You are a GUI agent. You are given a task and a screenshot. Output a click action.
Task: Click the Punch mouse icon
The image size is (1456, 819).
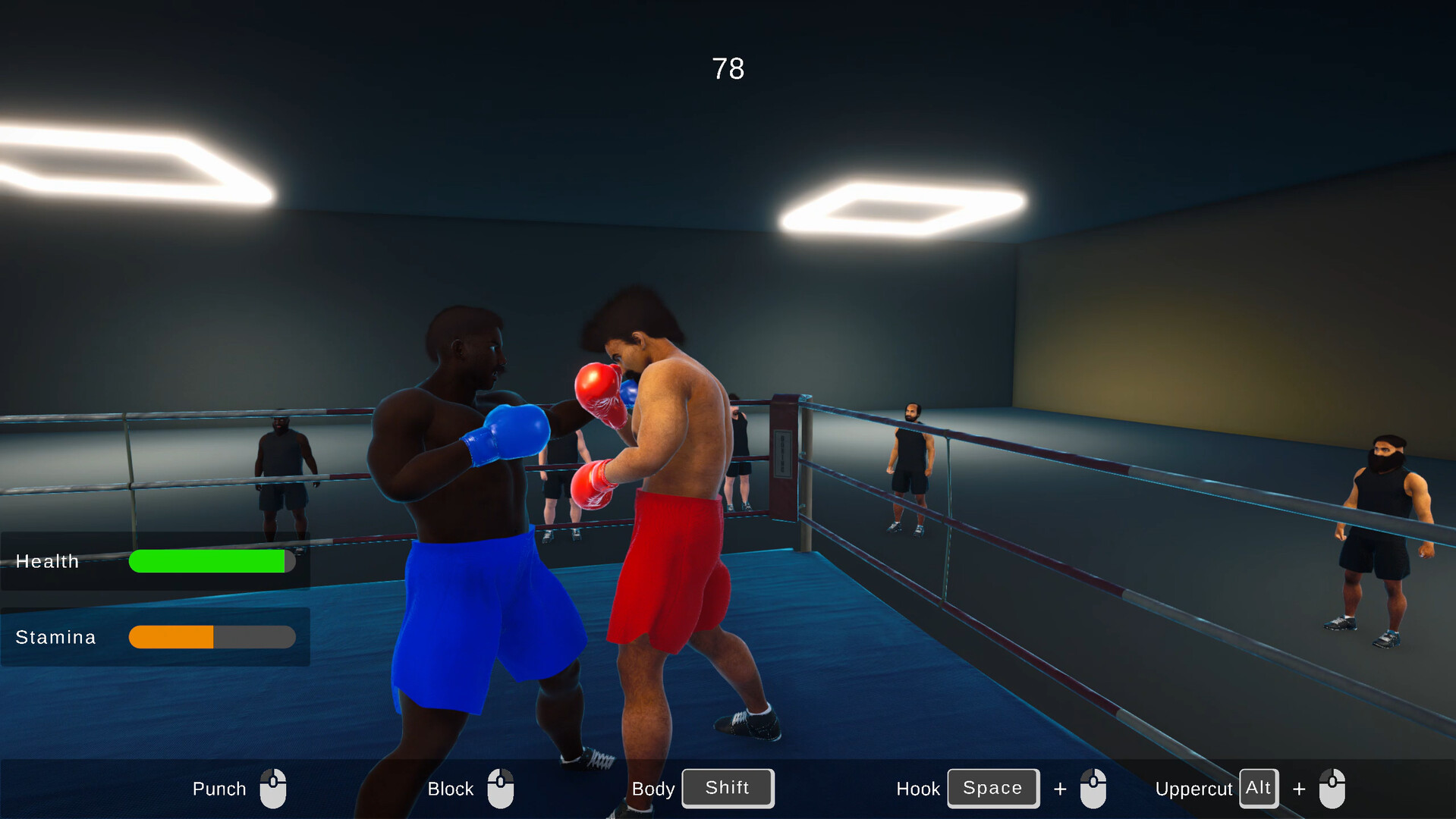(x=273, y=788)
